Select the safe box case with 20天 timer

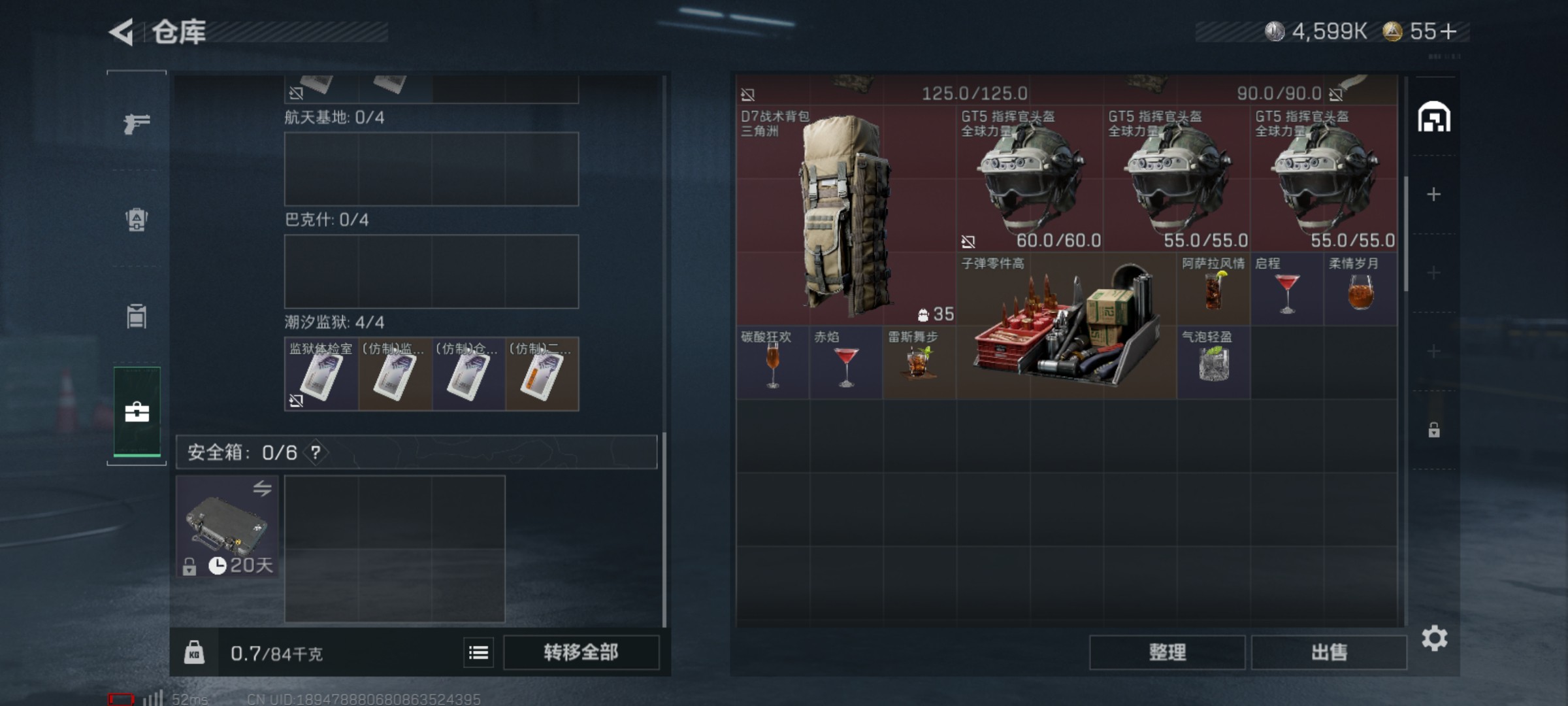(x=227, y=527)
